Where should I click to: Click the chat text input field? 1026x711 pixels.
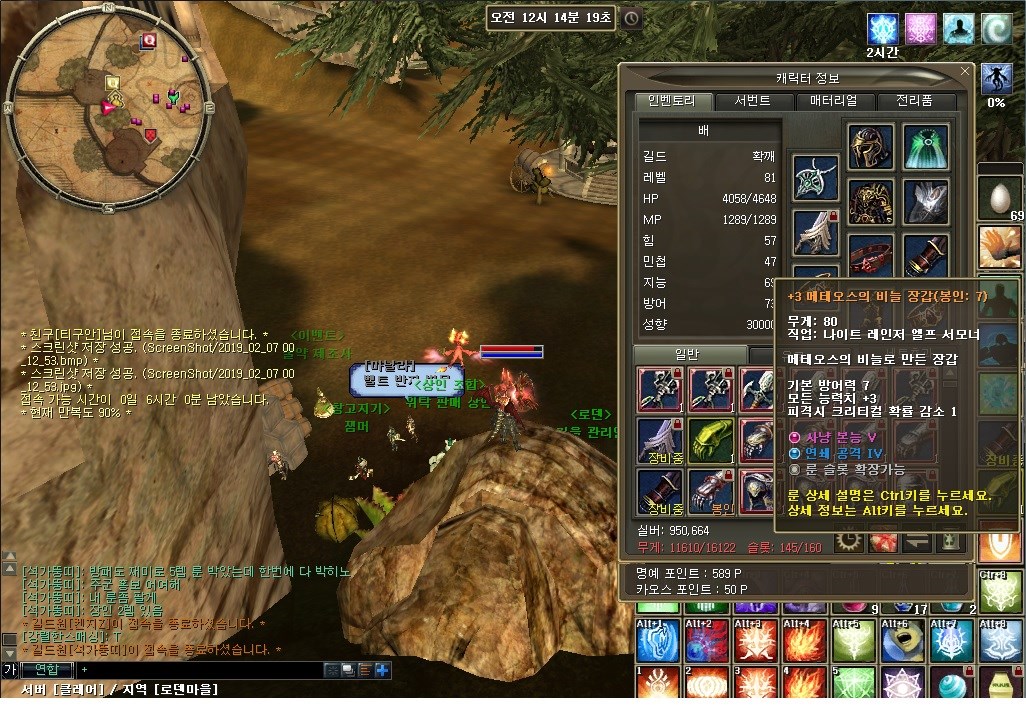tap(200, 669)
